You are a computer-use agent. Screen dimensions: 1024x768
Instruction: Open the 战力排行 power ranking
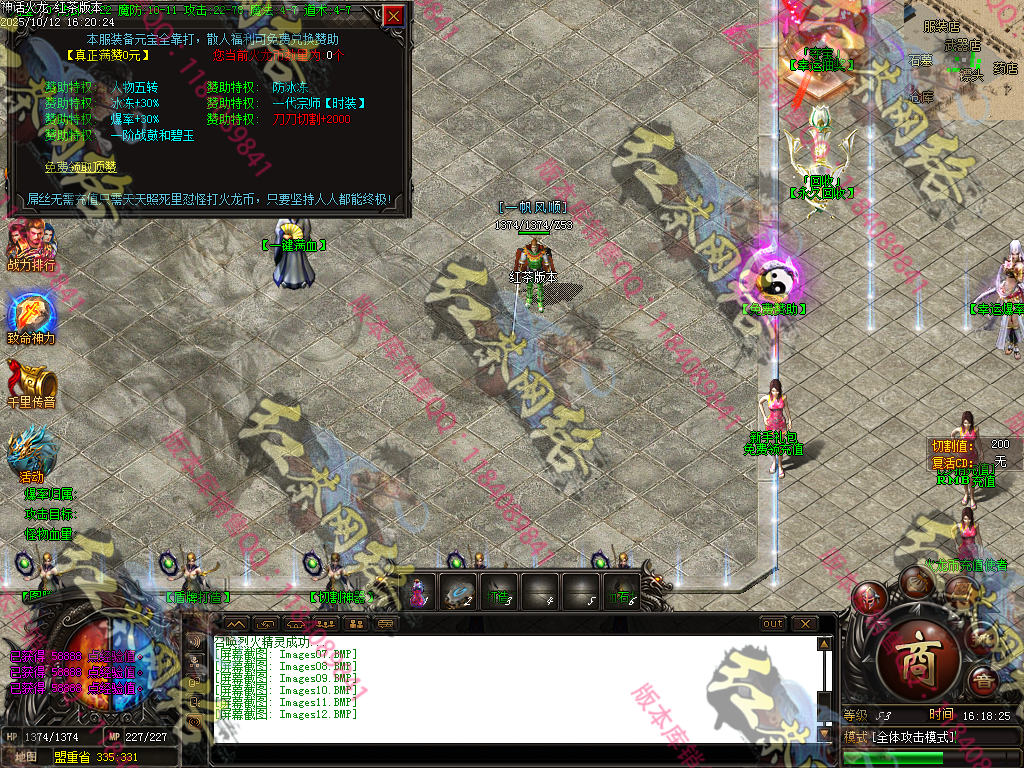31,245
